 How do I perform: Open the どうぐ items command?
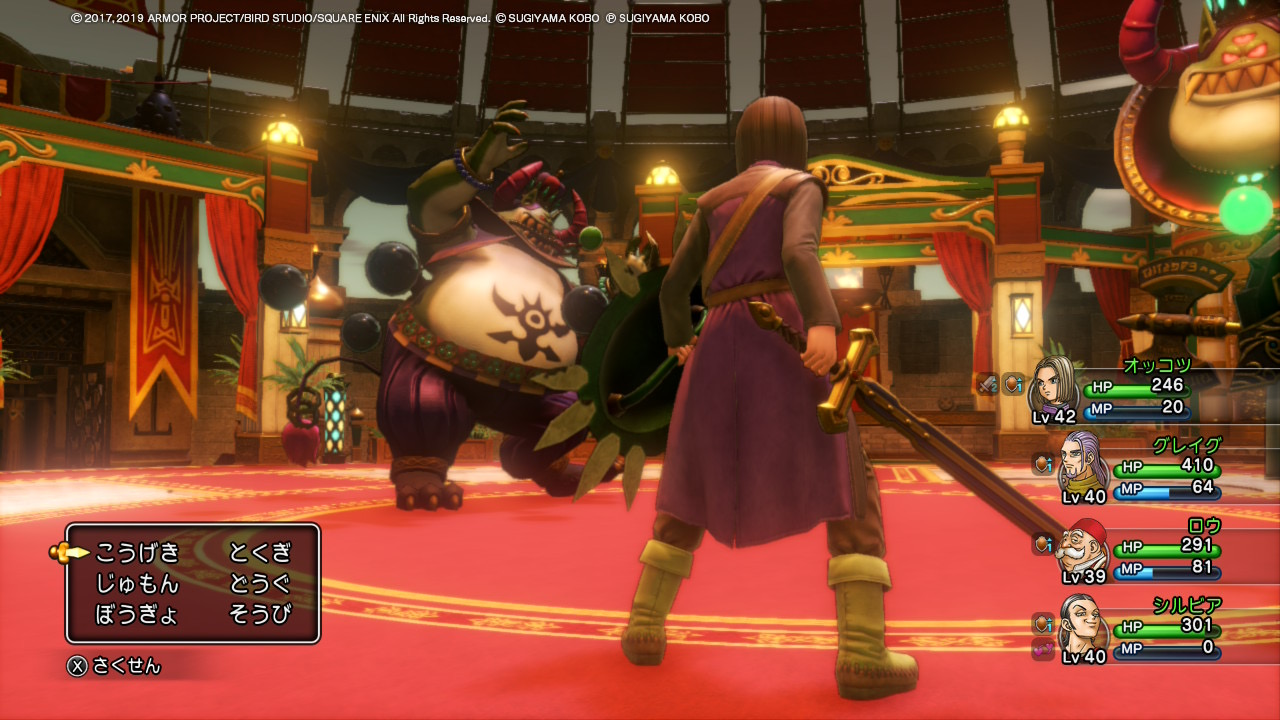point(260,583)
